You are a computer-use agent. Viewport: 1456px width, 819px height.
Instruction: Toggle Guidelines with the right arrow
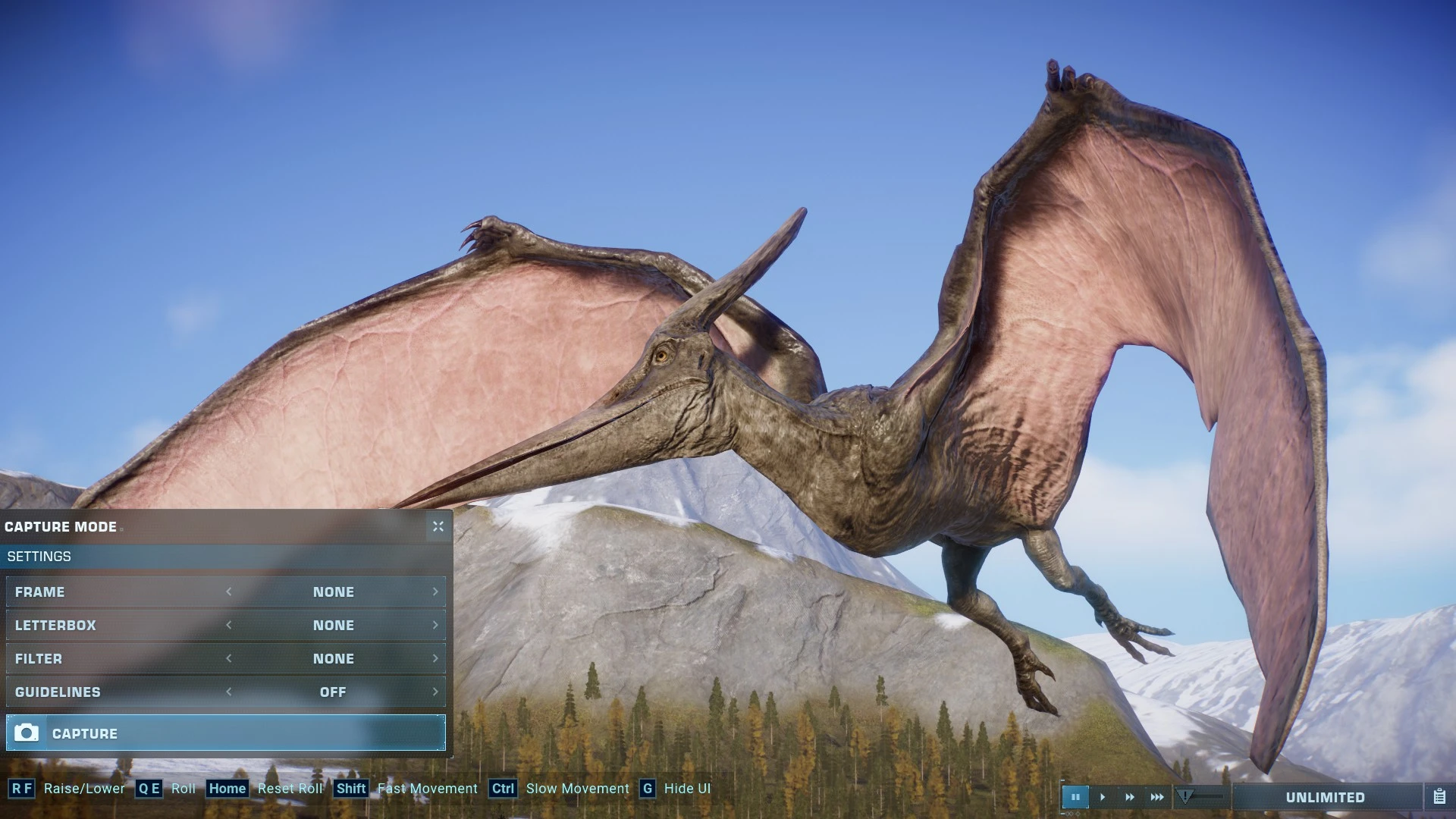pyautogui.click(x=435, y=692)
